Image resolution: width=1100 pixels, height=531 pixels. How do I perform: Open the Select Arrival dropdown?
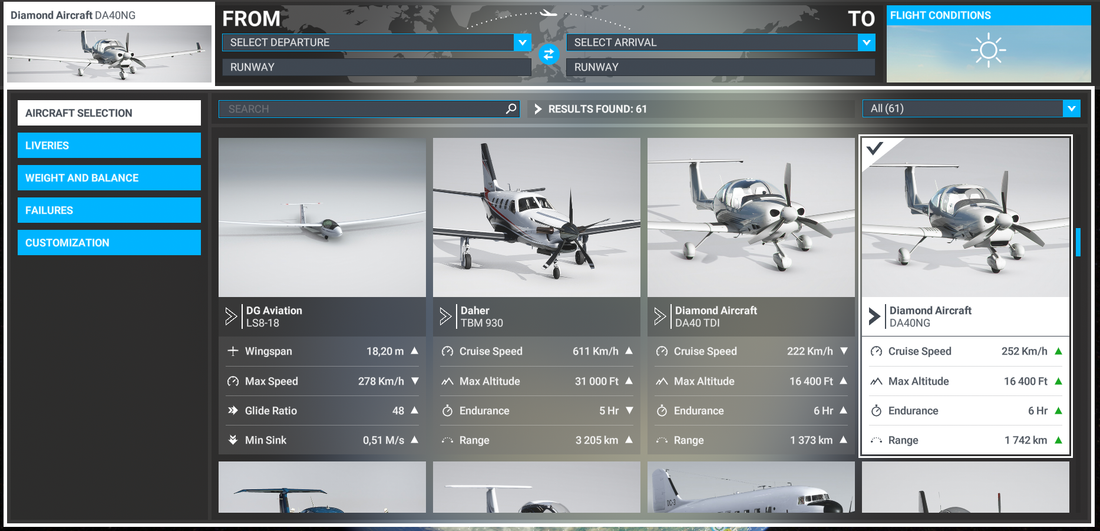pyautogui.click(x=720, y=42)
